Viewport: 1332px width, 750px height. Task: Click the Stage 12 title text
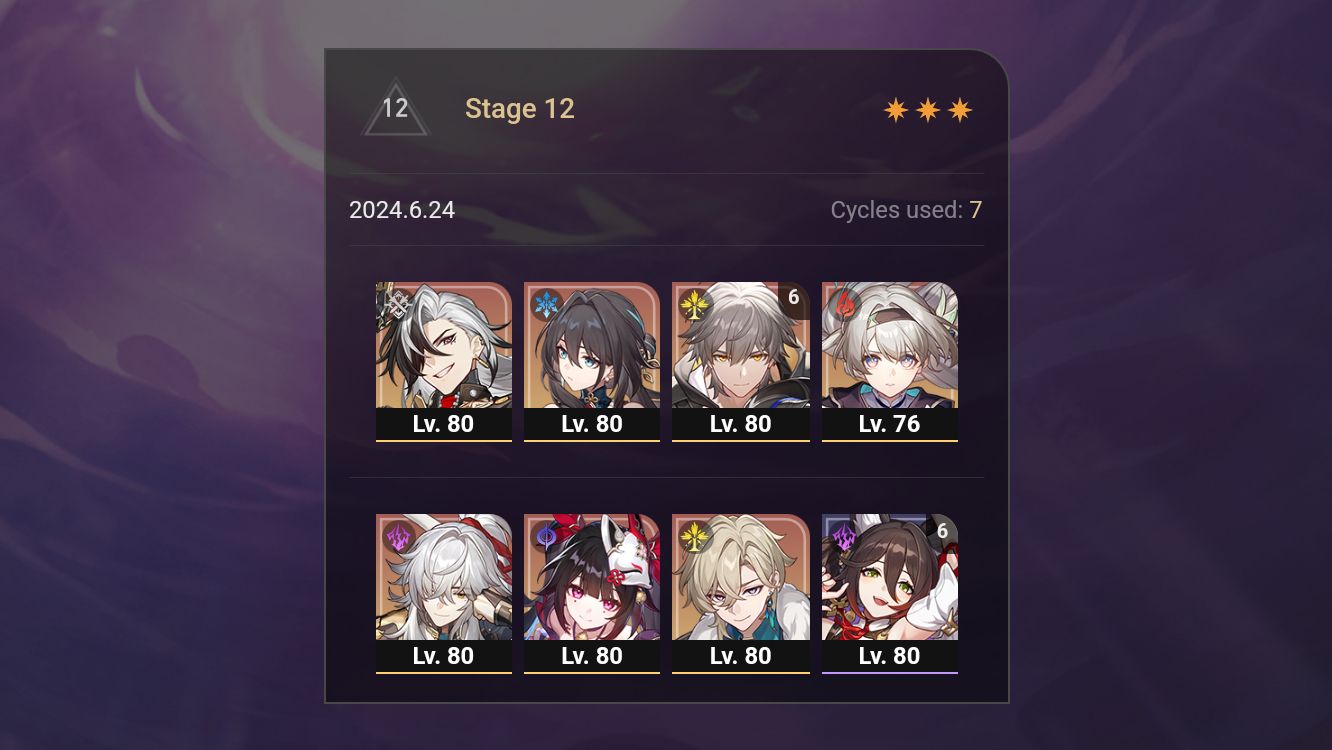click(520, 108)
